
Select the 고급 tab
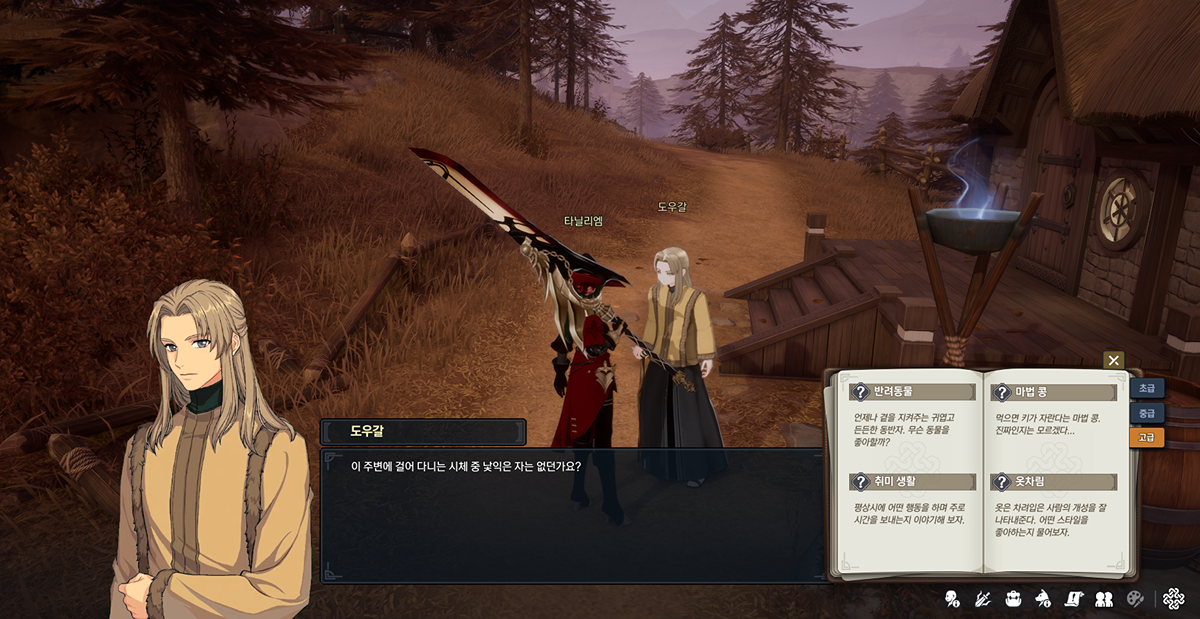1146,437
